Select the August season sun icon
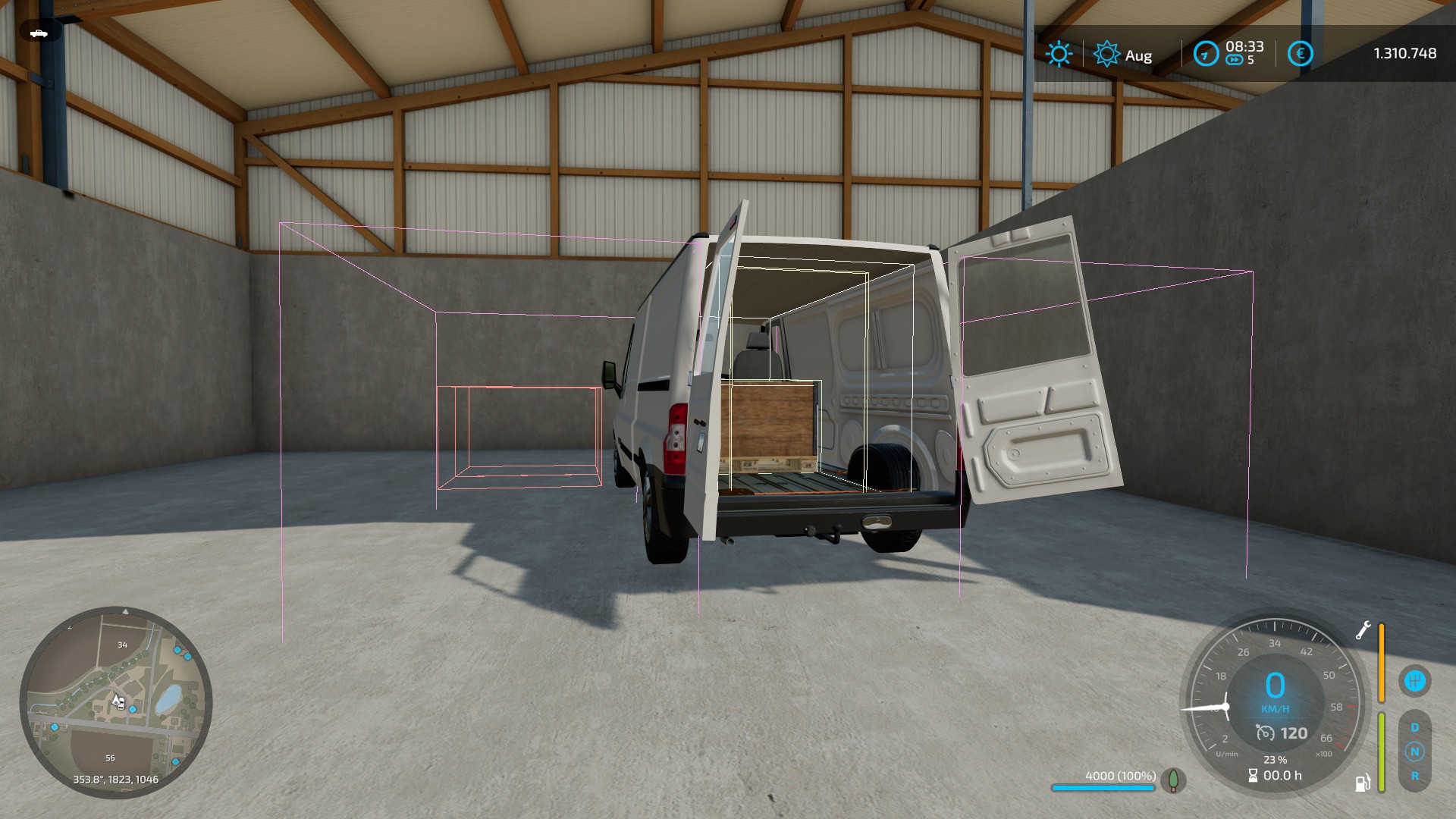 1106,54
